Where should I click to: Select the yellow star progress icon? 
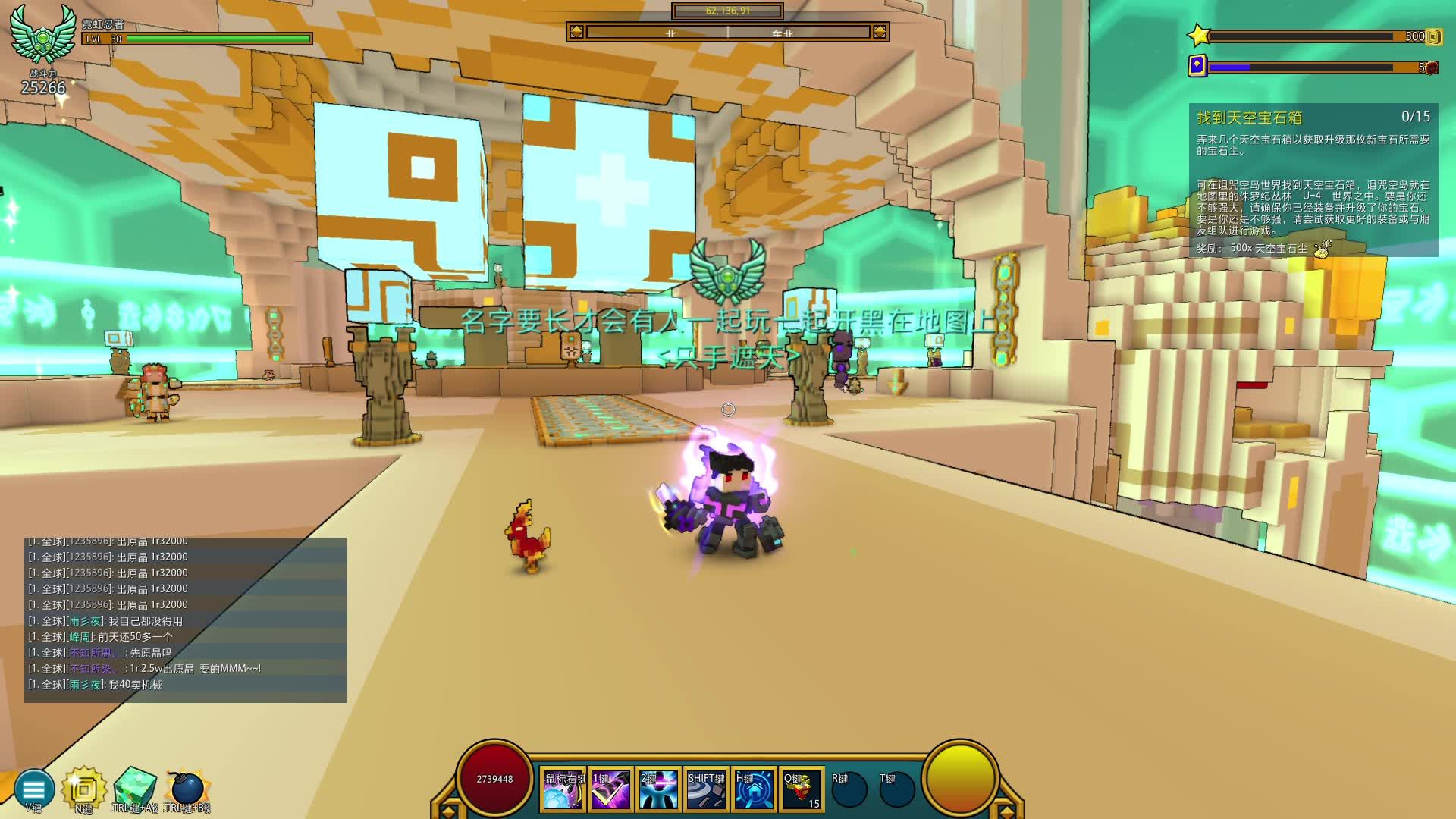(x=1199, y=36)
